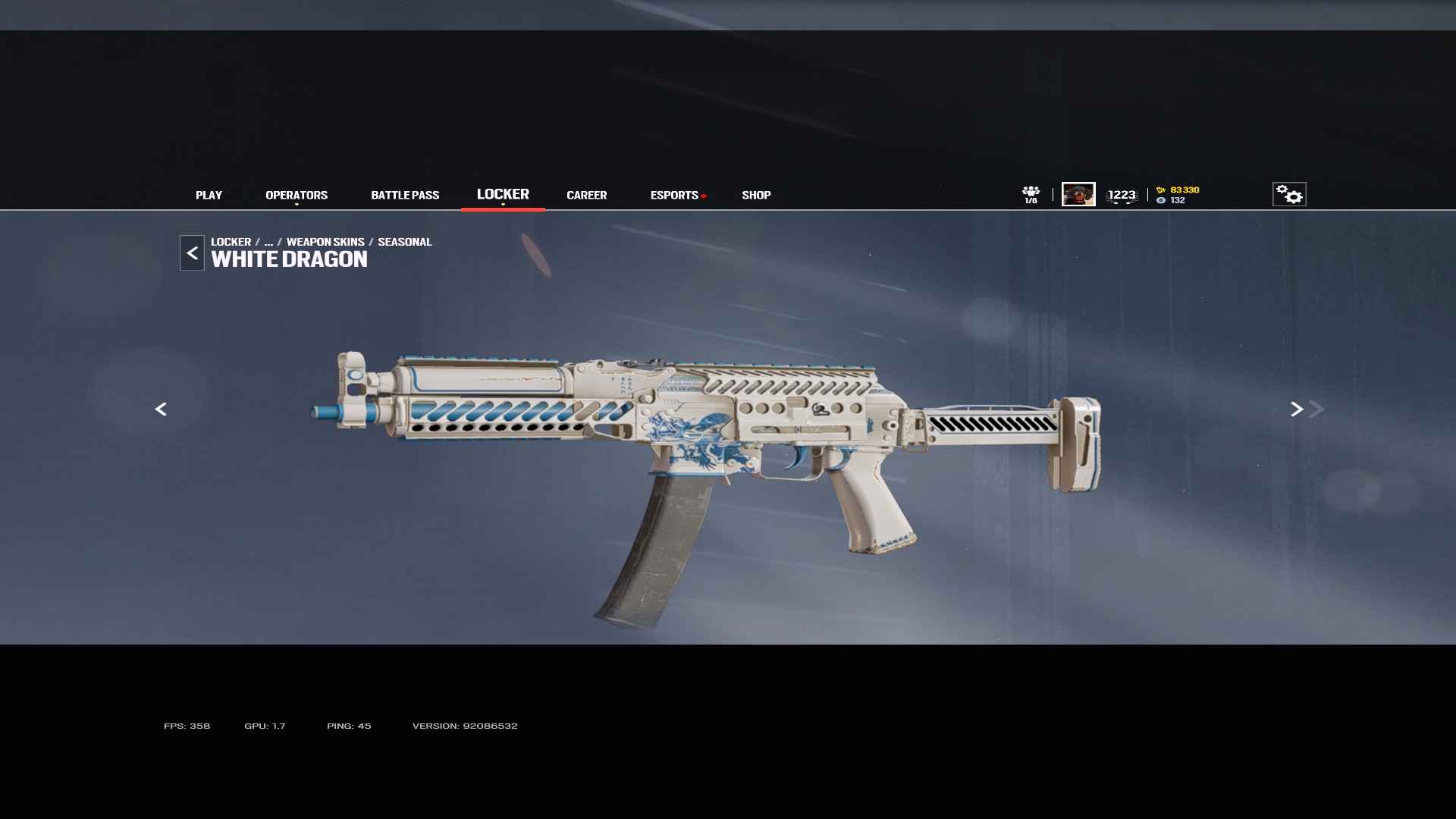The height and width of the screenshot is (819, 1456).
Task: Open the Weapon Skins breadcrumb
Action: (x=325, y=242)
